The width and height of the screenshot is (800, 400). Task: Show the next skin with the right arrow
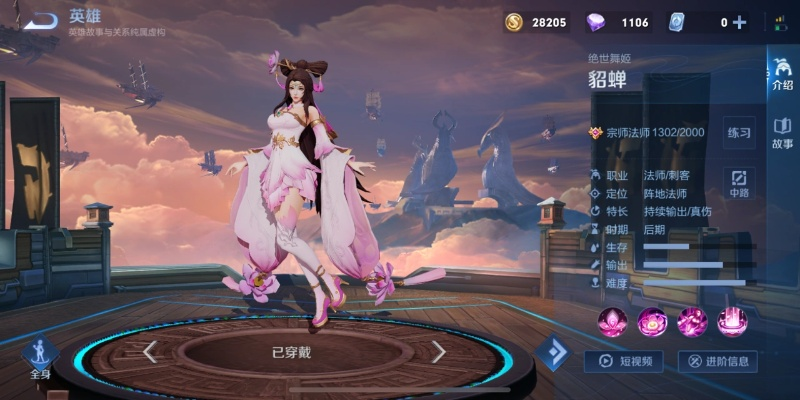tap(438, 351)
